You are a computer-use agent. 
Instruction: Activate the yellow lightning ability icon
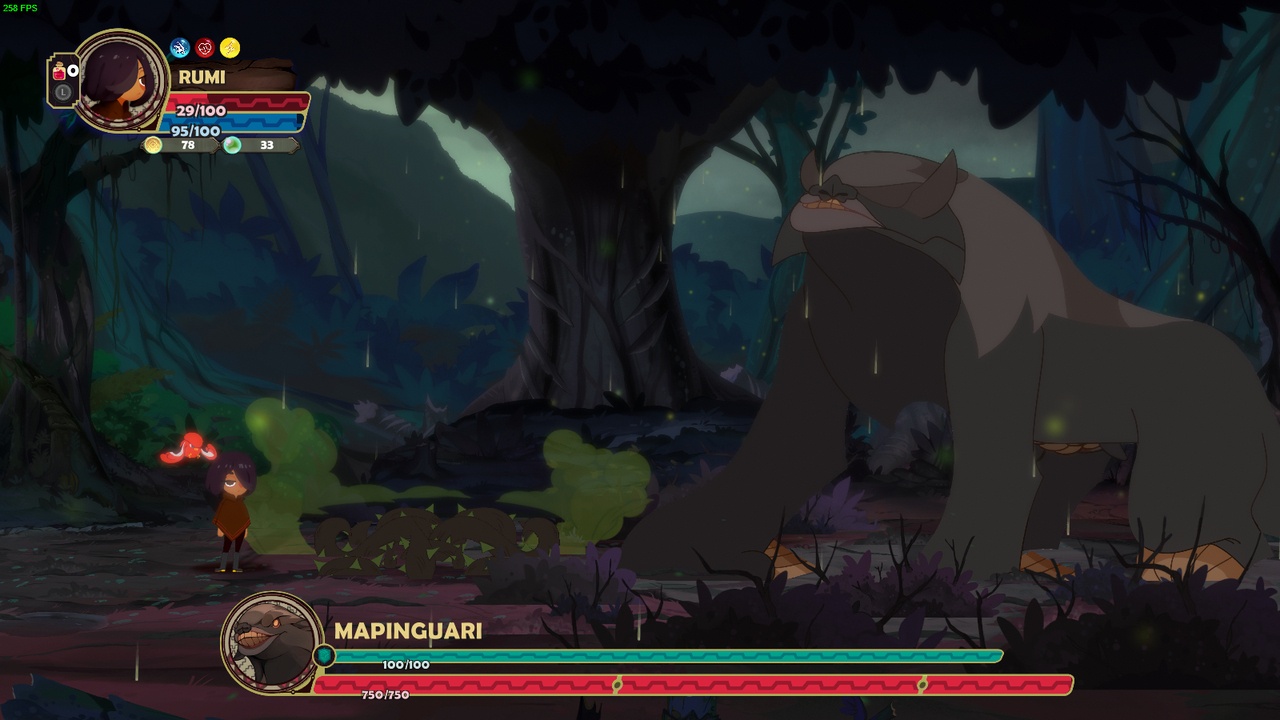230,48
